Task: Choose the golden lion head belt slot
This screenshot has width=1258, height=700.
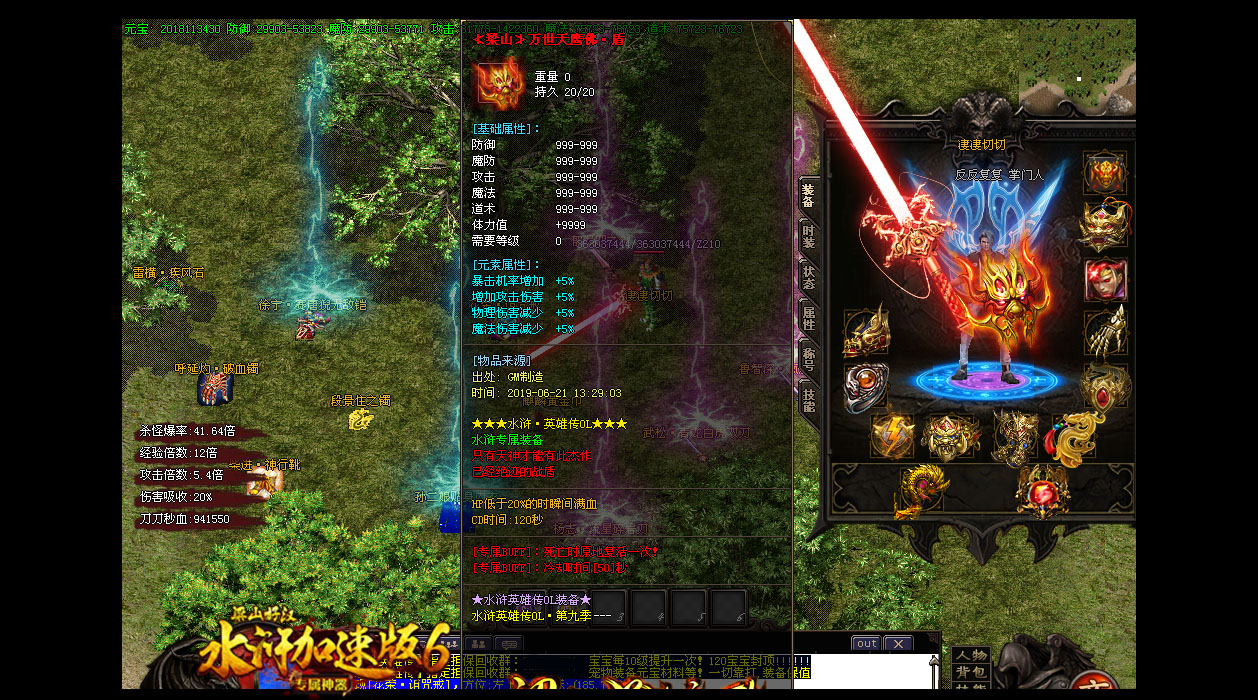Action: 950,436
